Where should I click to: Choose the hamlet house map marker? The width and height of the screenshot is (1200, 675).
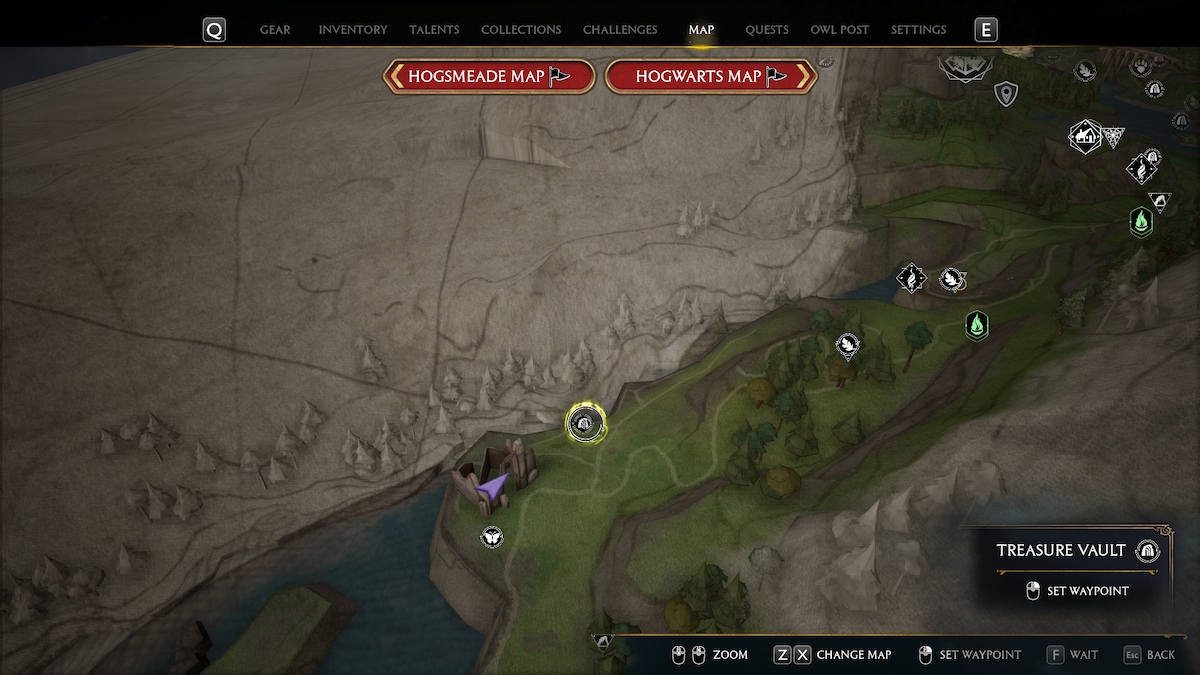pos(1084,134)
